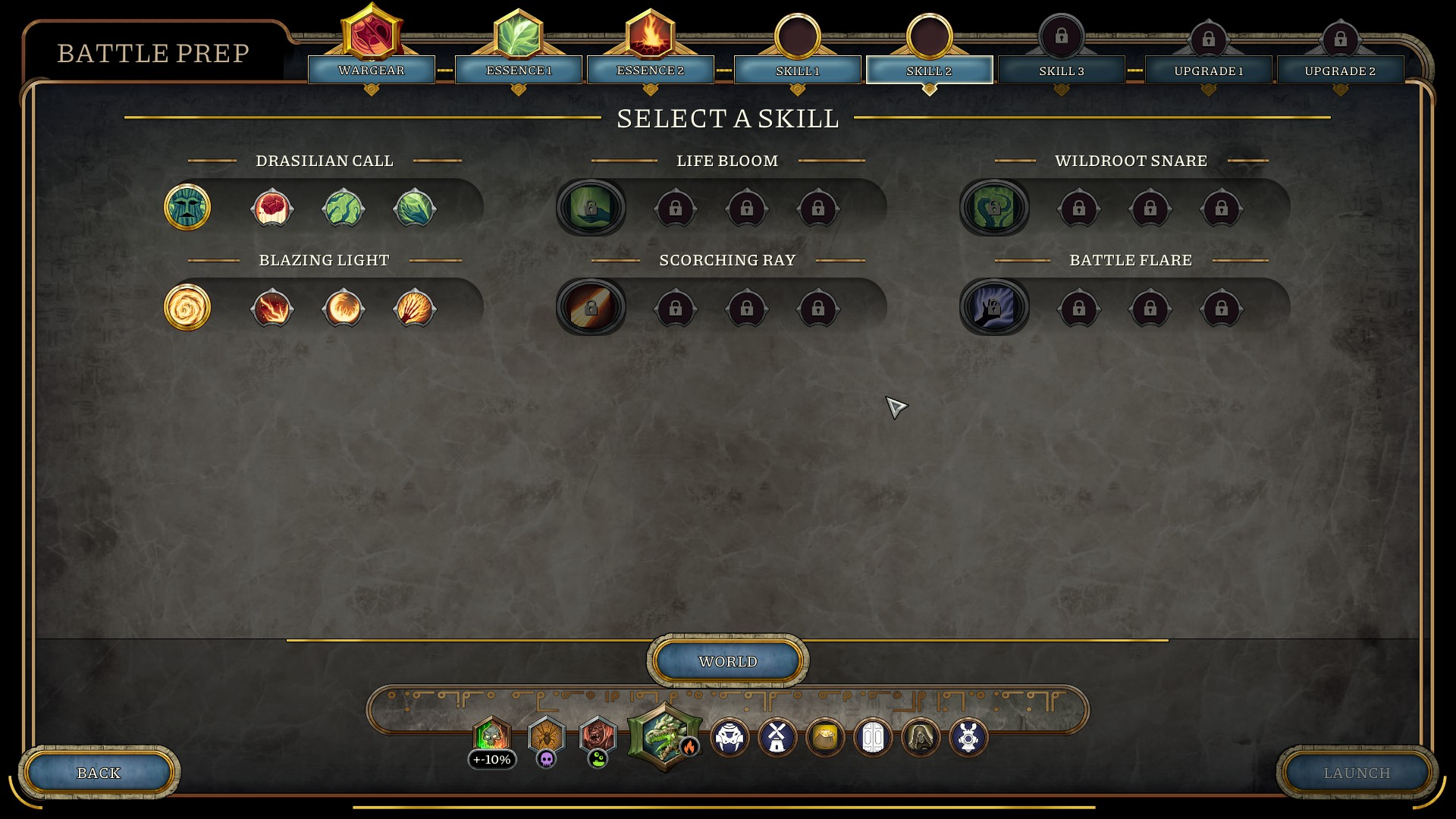1456x819 pixels.
Task: Select the Drasilian Call skill icon
Action: (187, 207)
